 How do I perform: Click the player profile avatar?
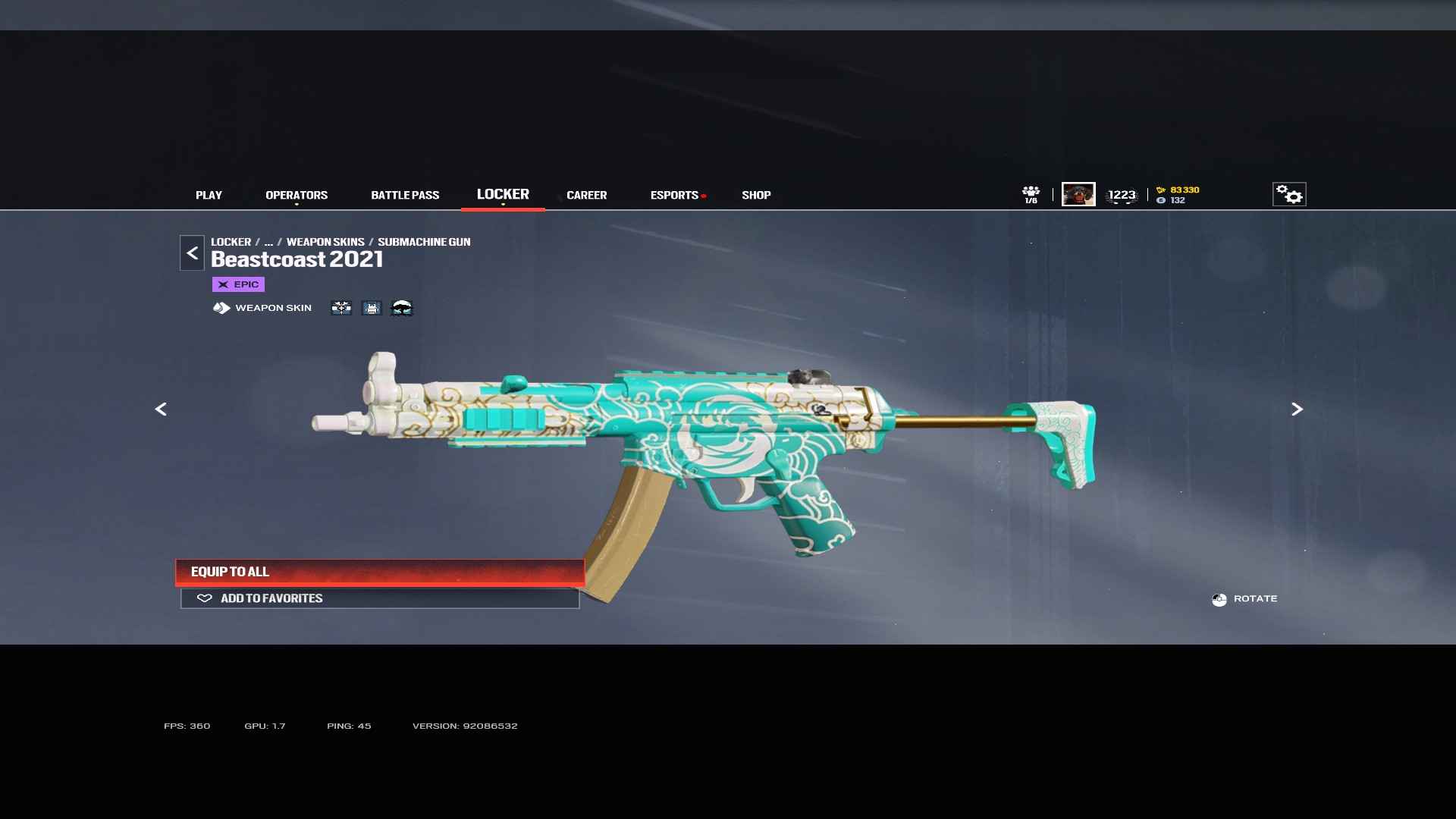coord(1078,194)
